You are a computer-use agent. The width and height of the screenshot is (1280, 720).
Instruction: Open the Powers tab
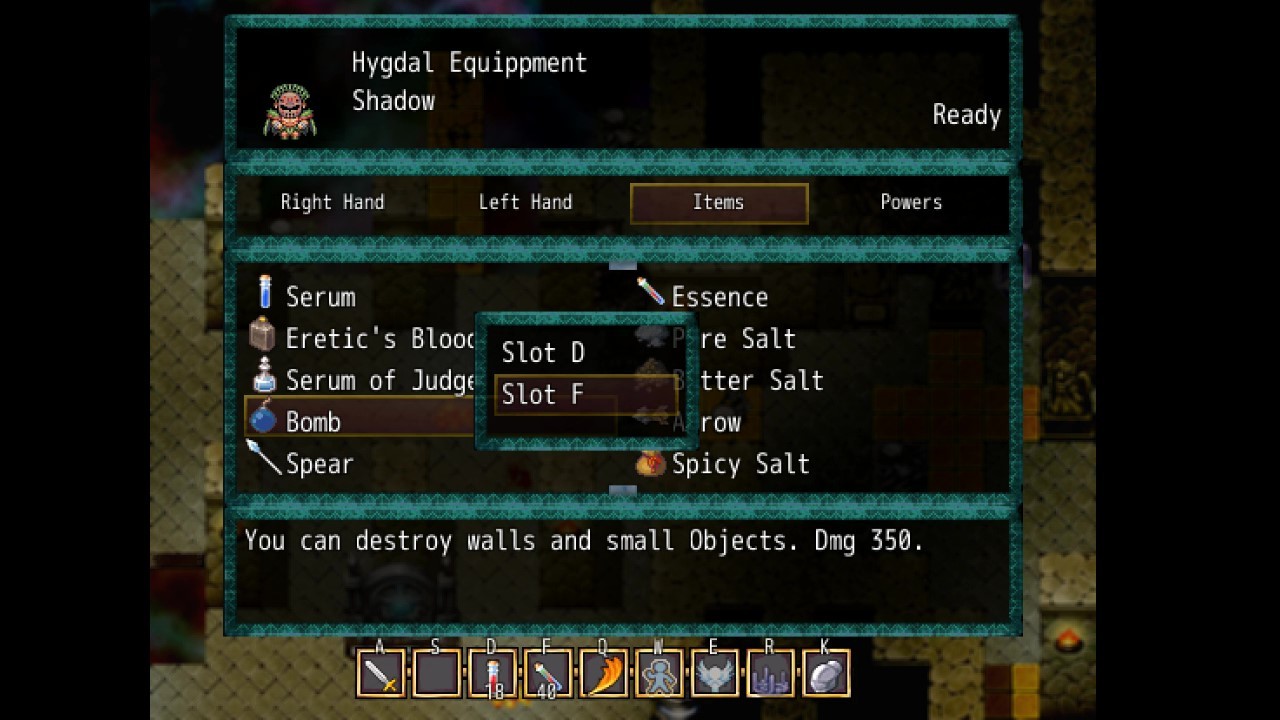tap(911, 202)
